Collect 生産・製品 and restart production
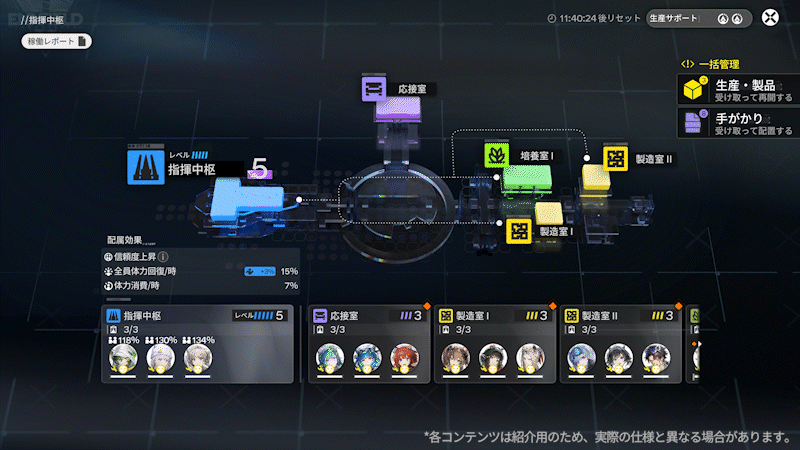Viewport: 800px width, 450px height. 737,90
